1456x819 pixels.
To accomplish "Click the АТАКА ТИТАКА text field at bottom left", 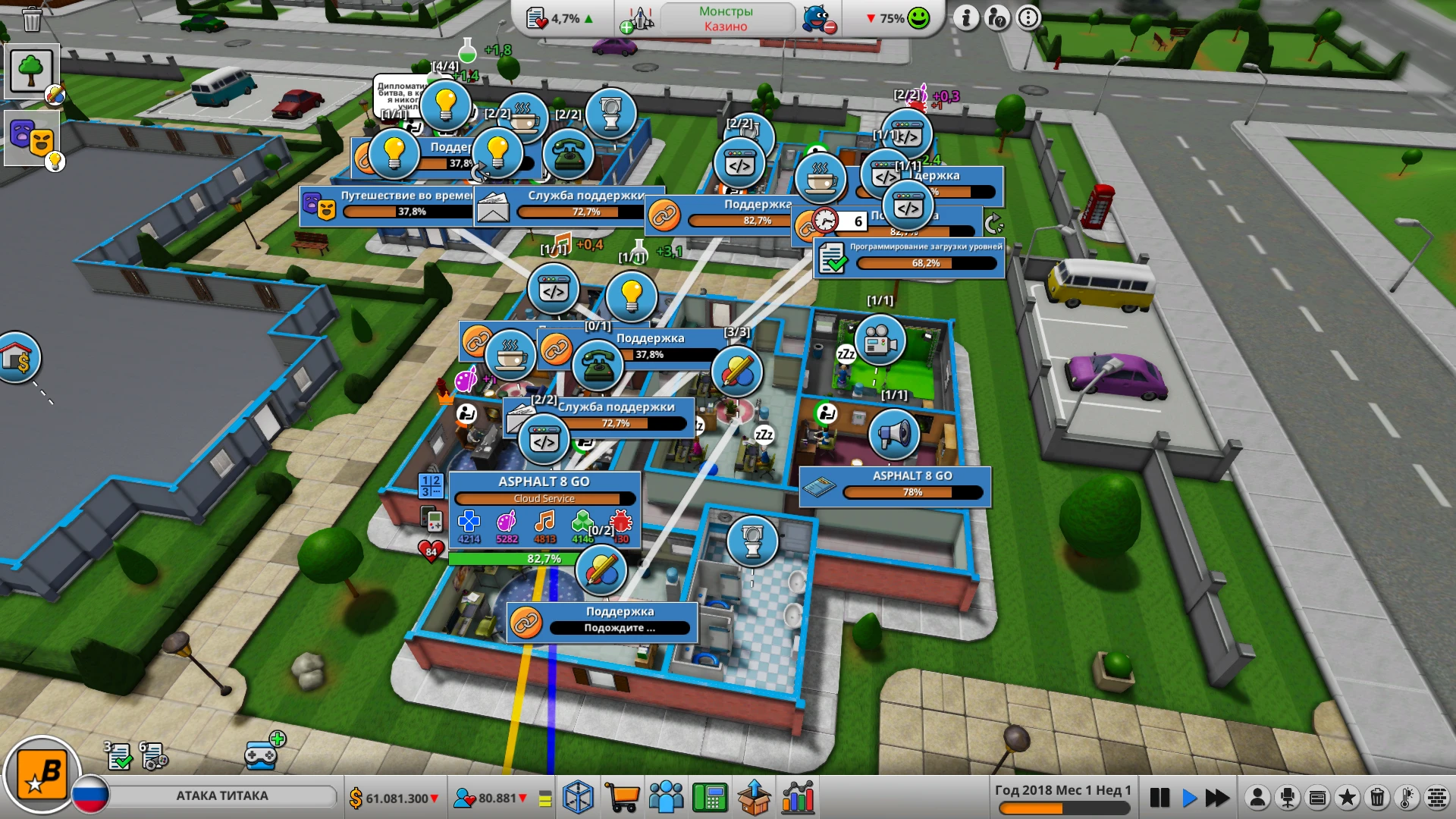I will point(224,795).
